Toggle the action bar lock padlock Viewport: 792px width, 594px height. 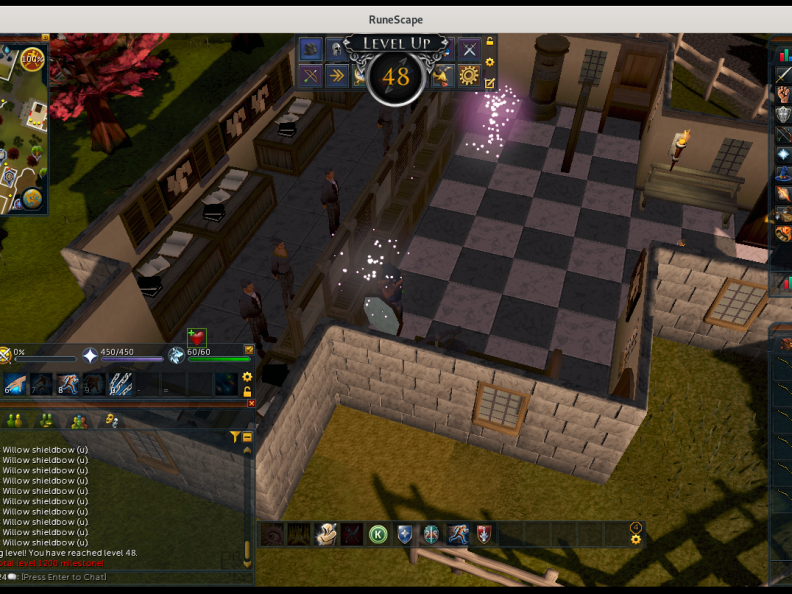247,391
